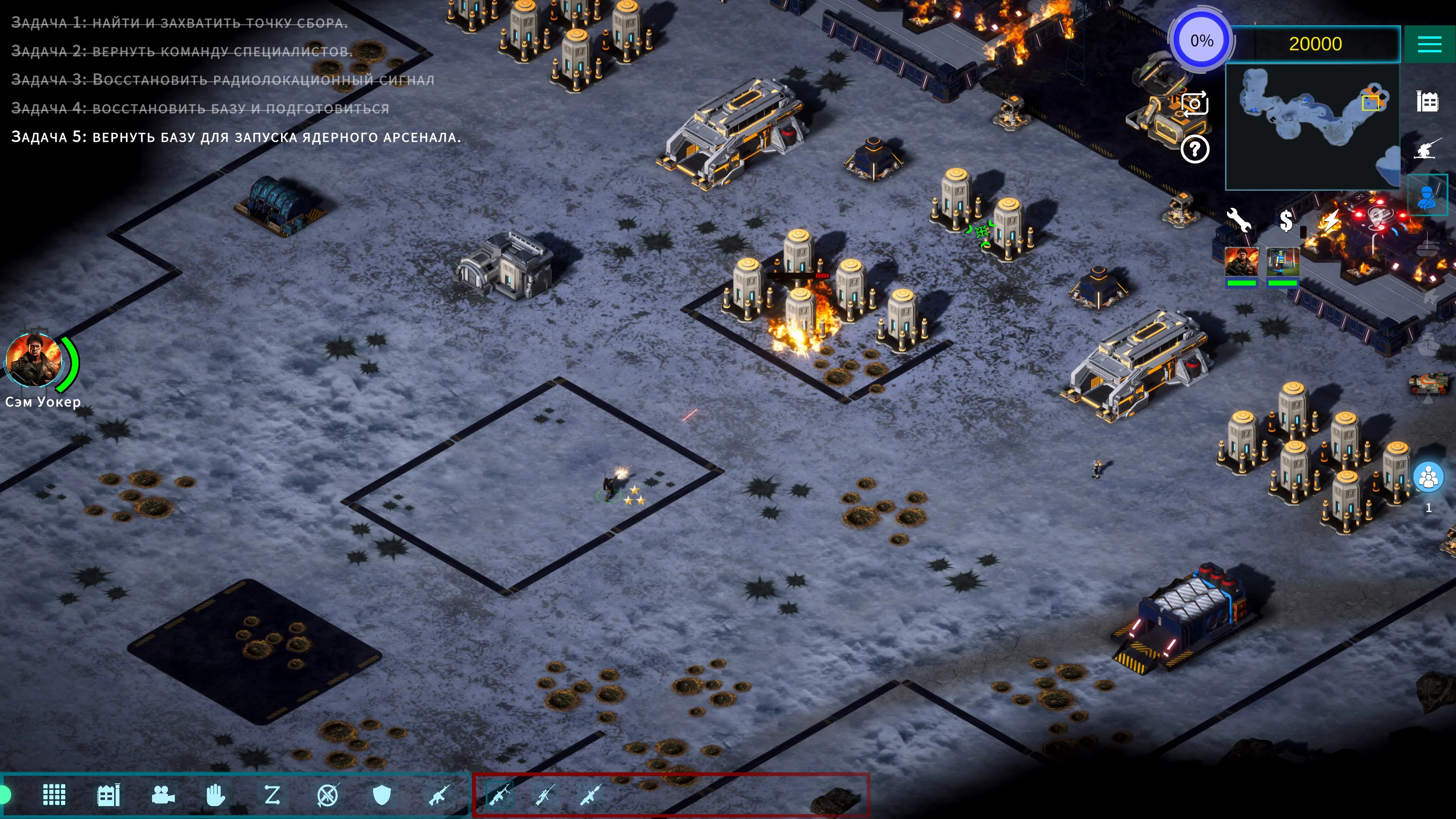Switch to the buildings construction tab
The height and width of the screenshot is (819, 1456).
pos(1427,102)
